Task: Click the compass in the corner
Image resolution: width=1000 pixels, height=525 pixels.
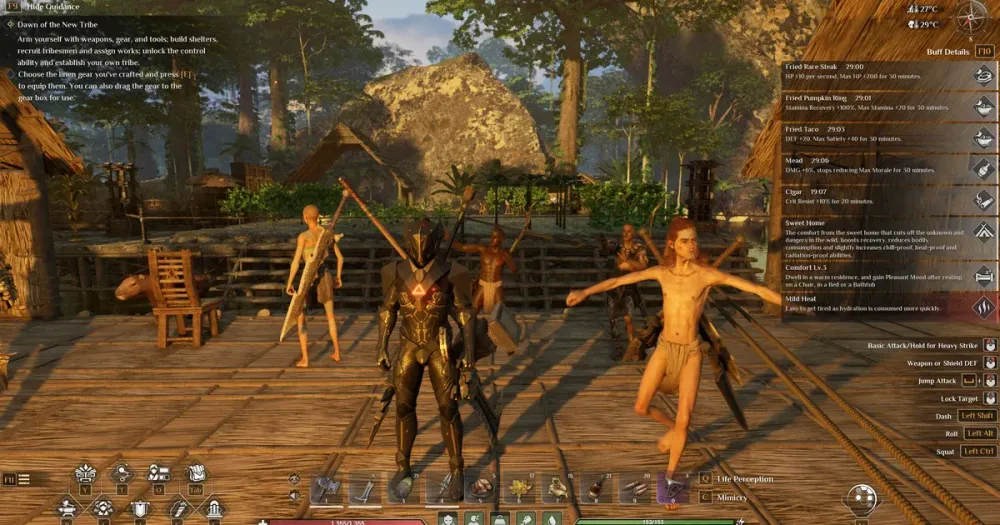Action: pos(970,18)
